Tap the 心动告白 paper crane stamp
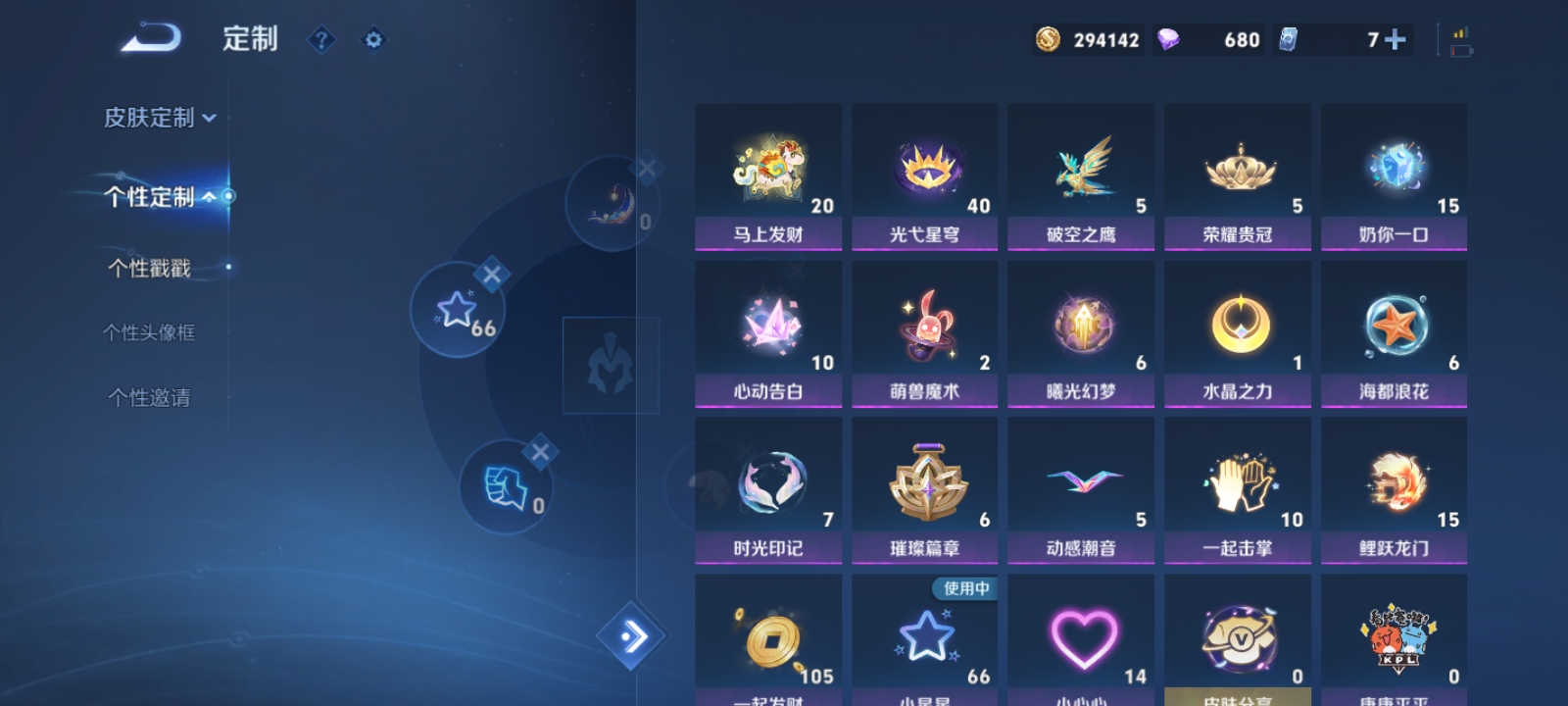This screenshot has height=706, width=1568. (767, 333)
